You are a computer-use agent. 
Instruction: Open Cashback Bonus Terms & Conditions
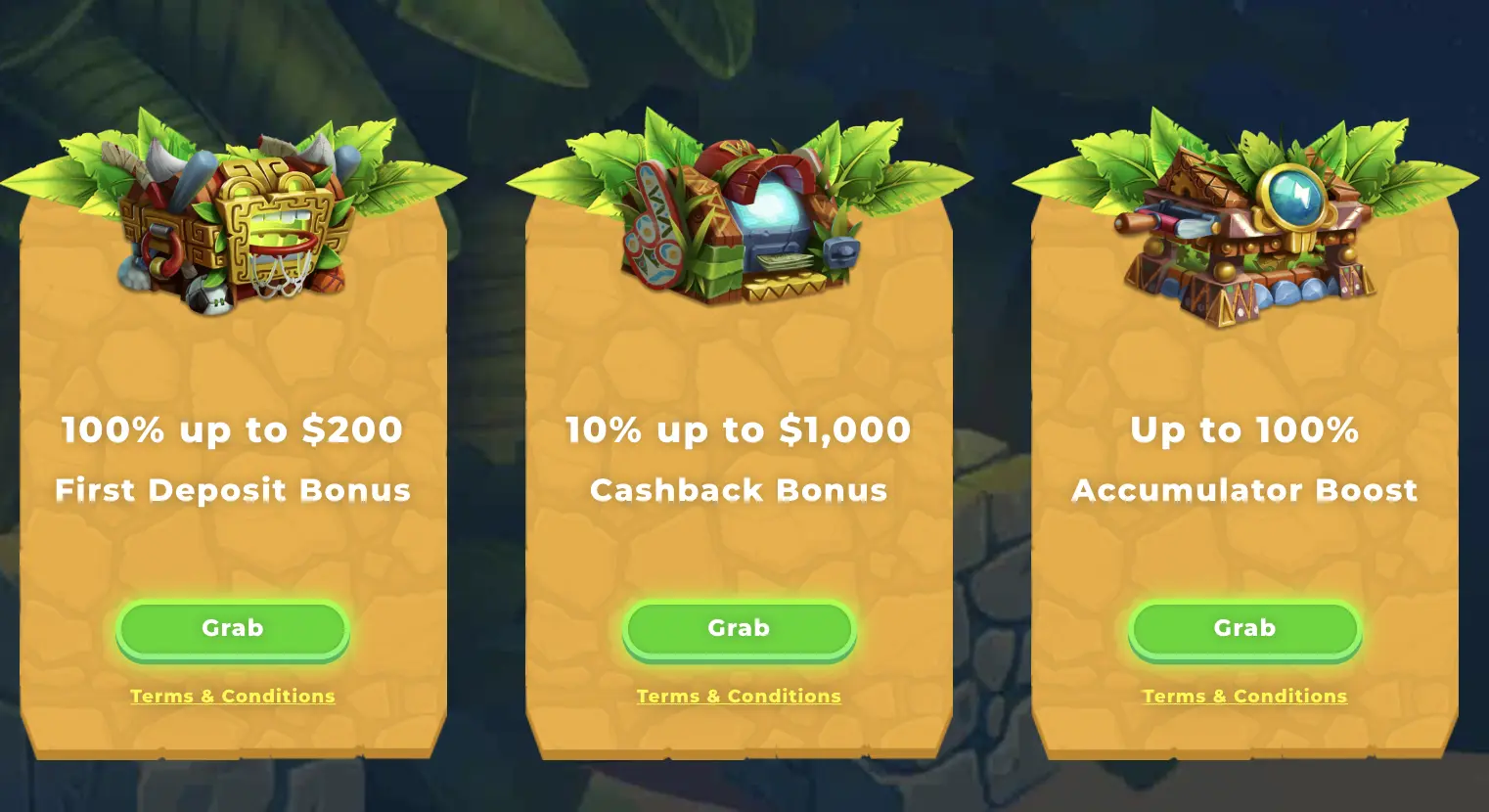point(739,696)
